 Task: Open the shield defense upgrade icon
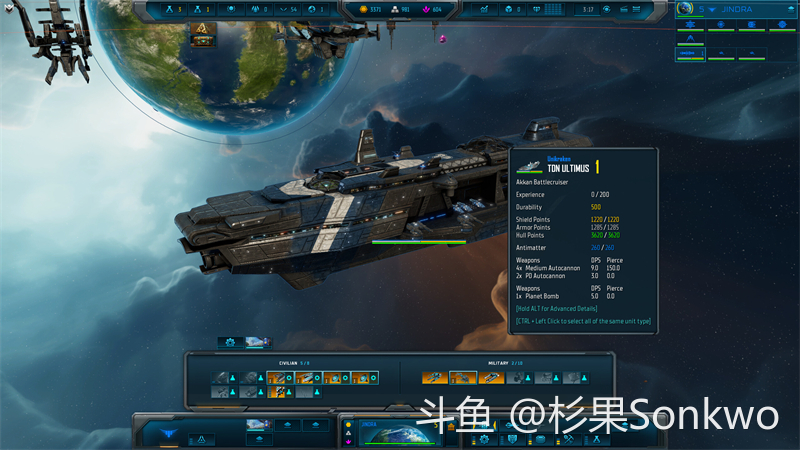pos(513,439)
